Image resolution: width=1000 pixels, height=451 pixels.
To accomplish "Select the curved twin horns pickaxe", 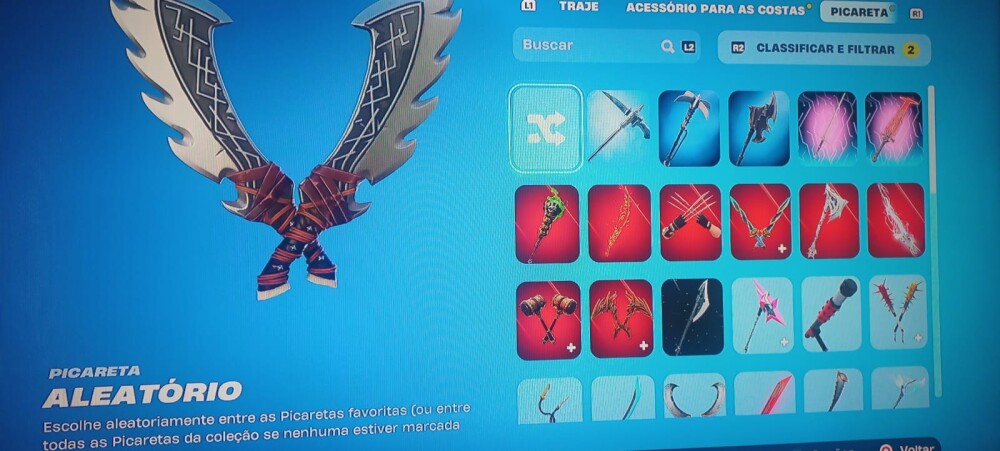I will click(693, 395).
